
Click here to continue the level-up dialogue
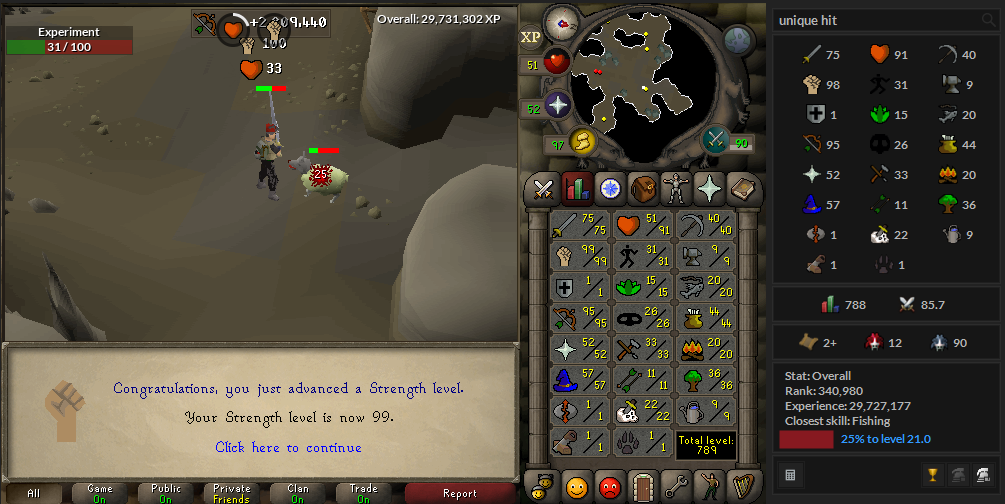(x=288, y=447)
